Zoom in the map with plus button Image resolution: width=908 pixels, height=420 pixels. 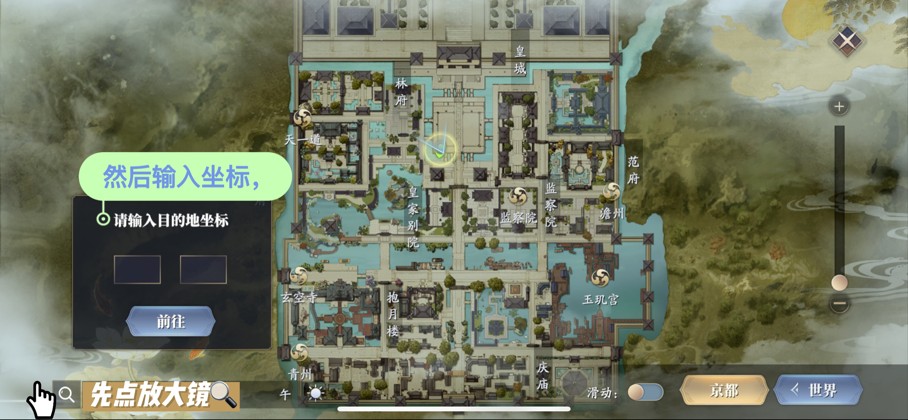click(840, 106)
